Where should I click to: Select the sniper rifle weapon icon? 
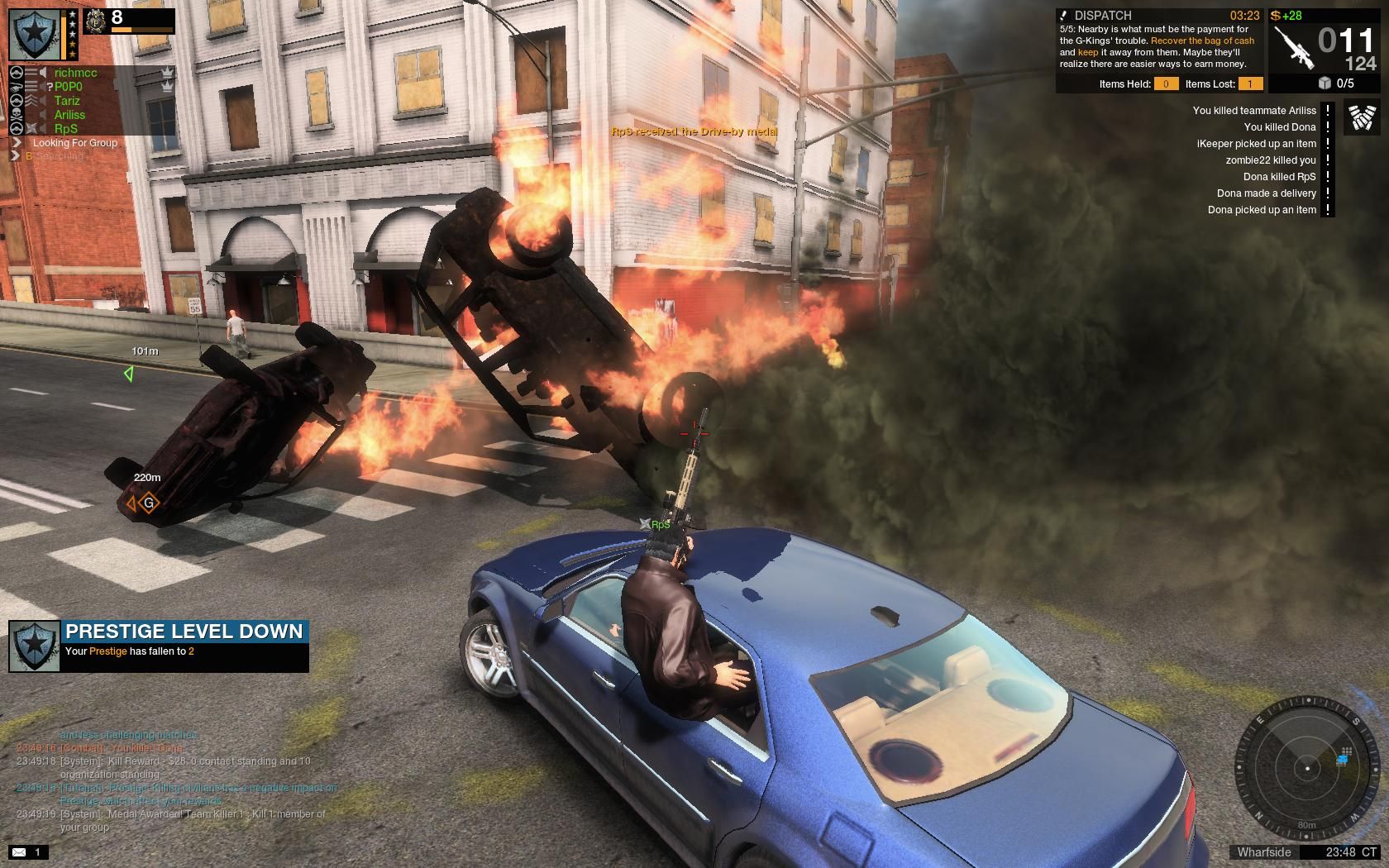[x=1296, y=46]
